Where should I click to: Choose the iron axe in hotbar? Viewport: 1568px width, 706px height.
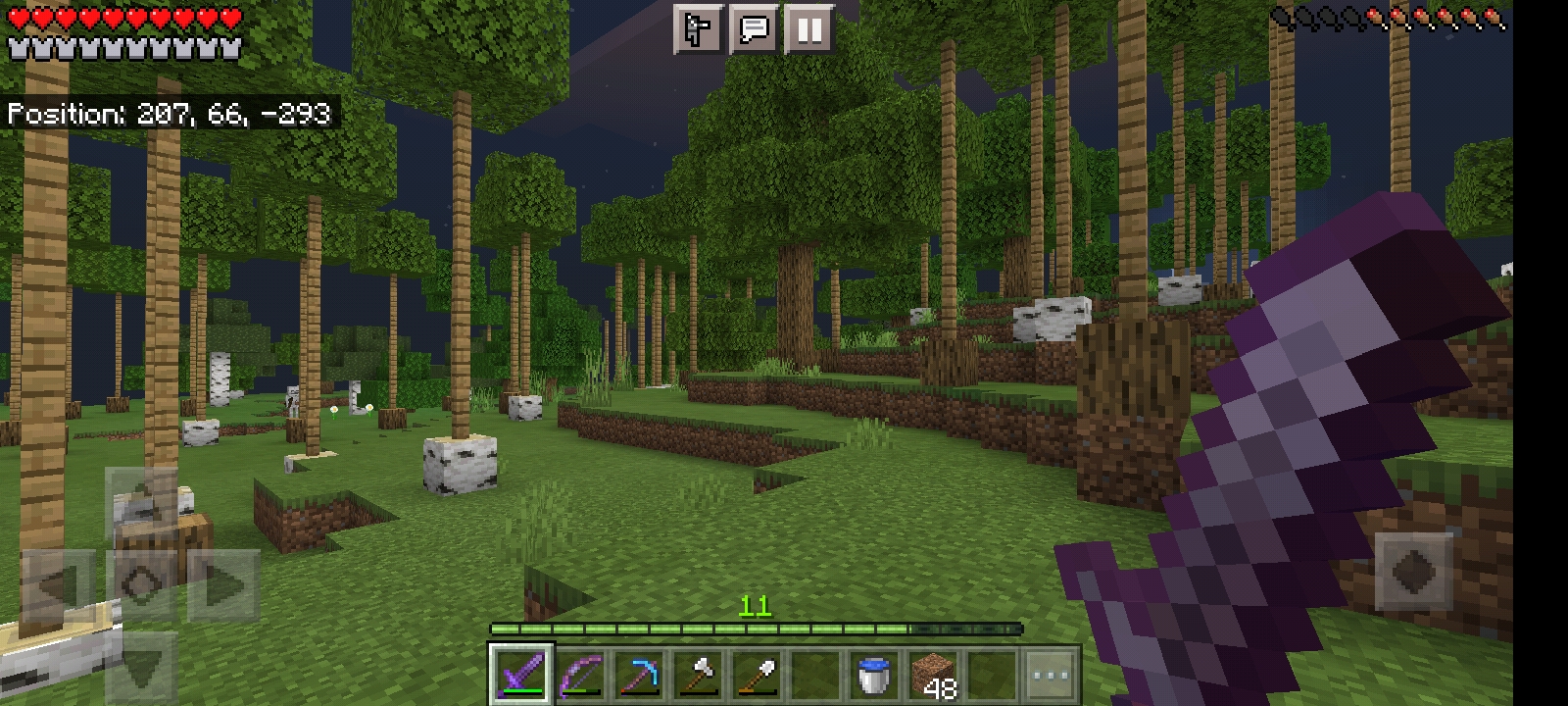(698, 674)
